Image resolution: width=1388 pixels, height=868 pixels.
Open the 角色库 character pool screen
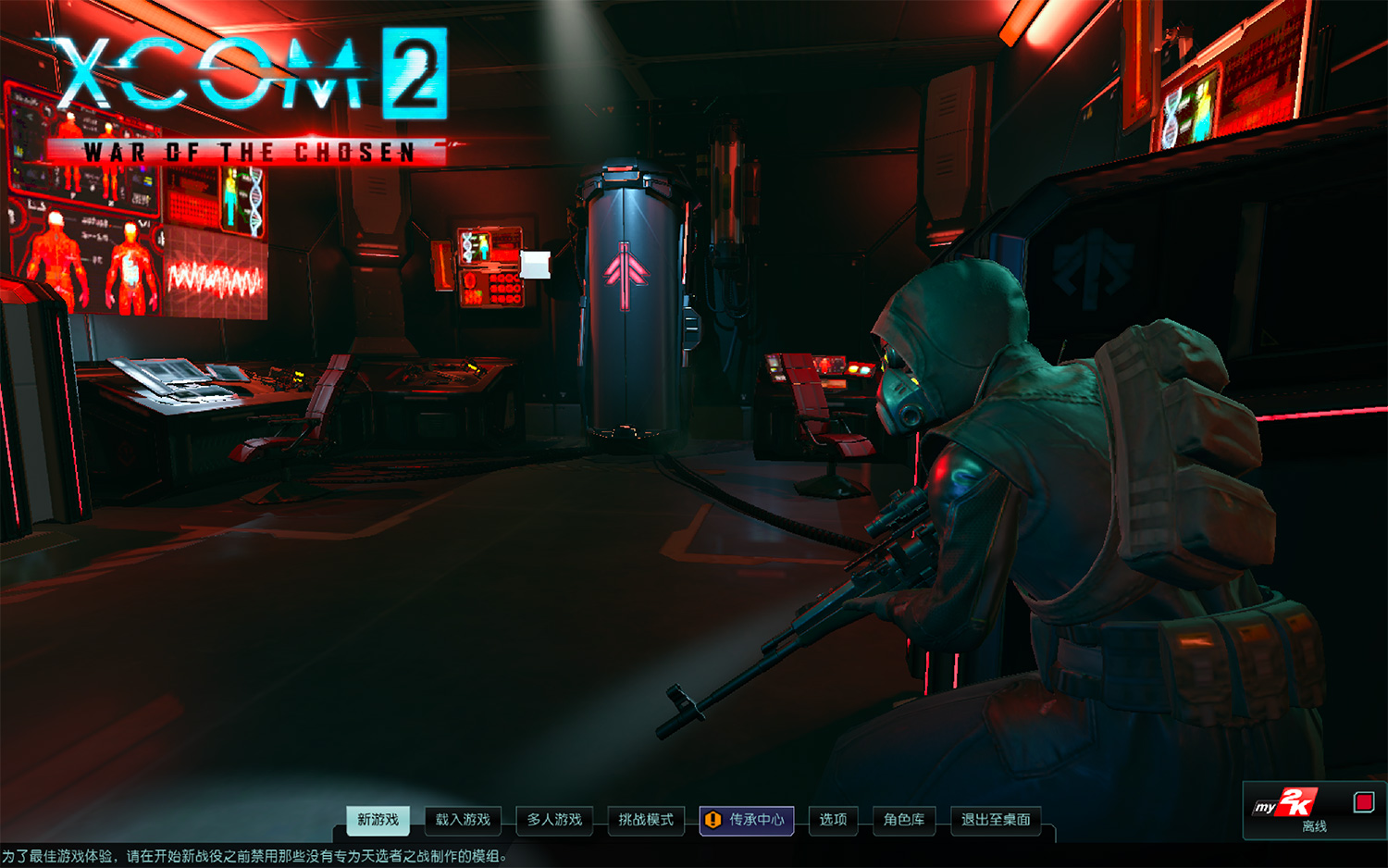(902, 820)
